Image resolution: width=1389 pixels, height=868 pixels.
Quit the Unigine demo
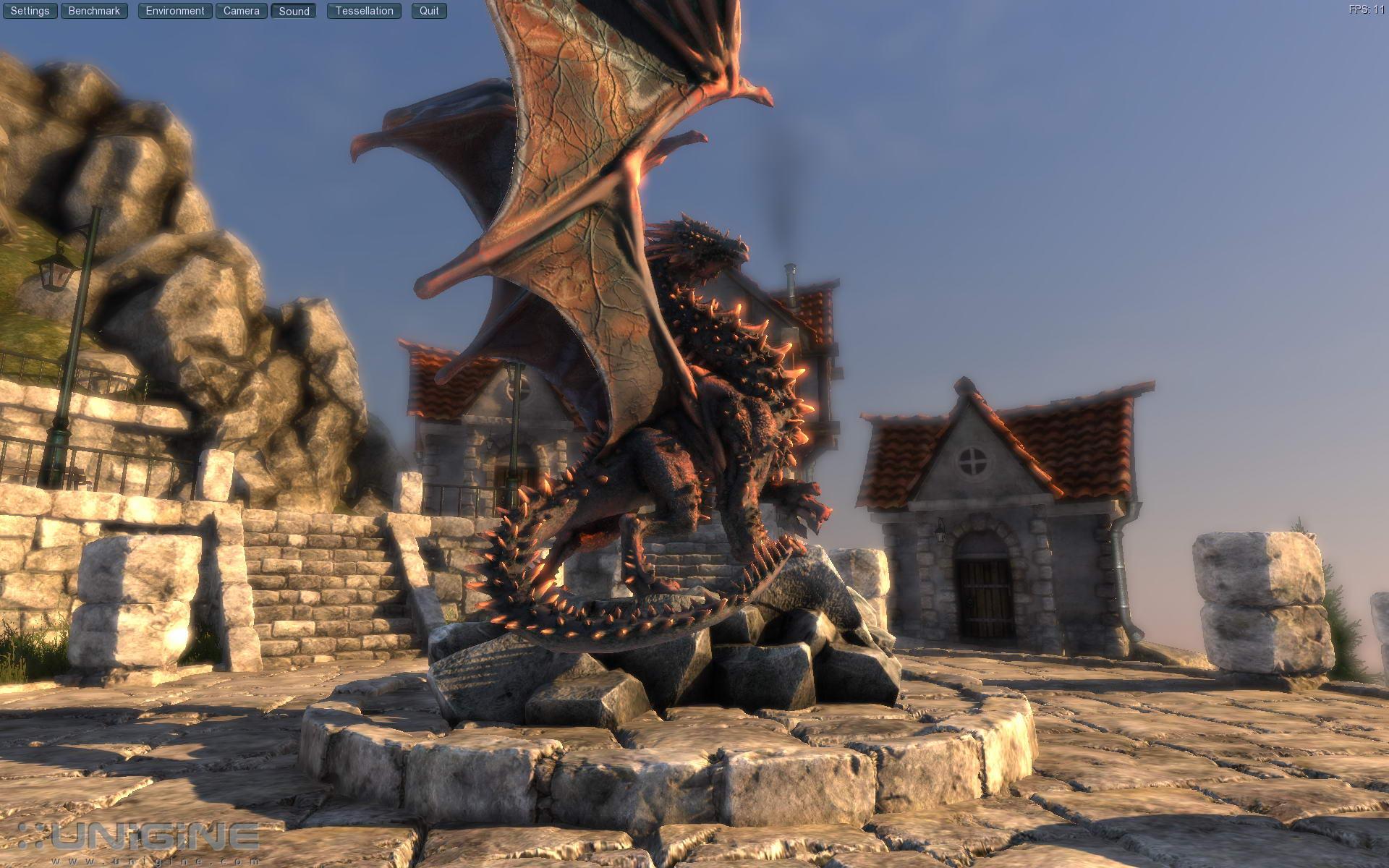(x=429, y=11)
